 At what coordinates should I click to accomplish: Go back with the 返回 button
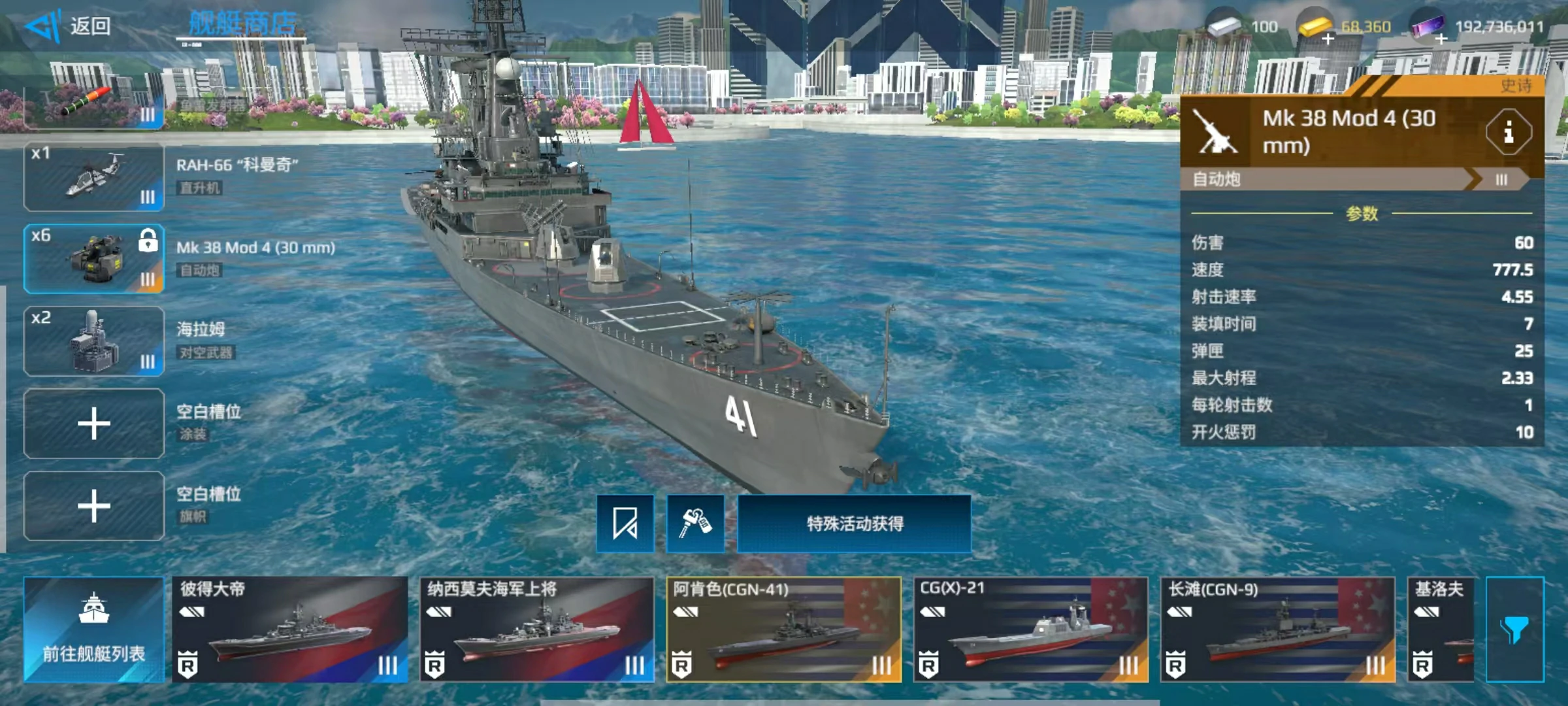(69, 26)
